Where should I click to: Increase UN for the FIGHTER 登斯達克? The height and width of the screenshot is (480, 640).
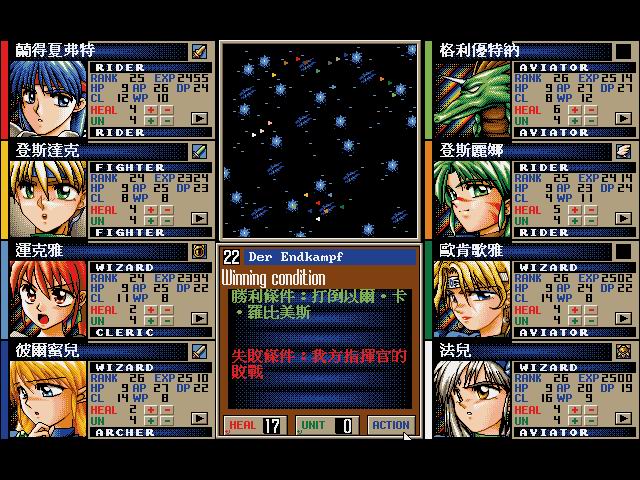coord(151,219)
